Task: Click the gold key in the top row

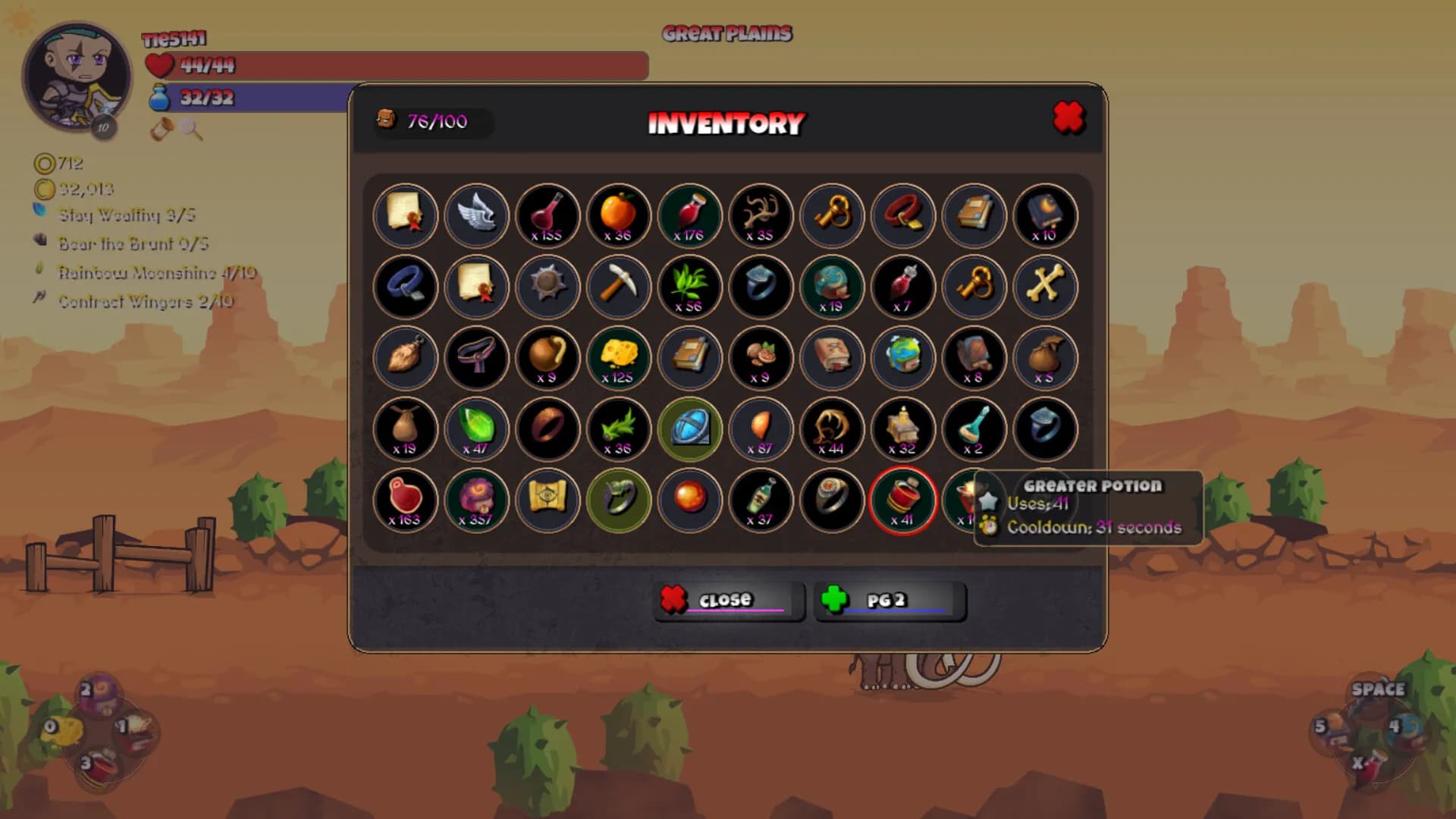Action: pos(831,216)
